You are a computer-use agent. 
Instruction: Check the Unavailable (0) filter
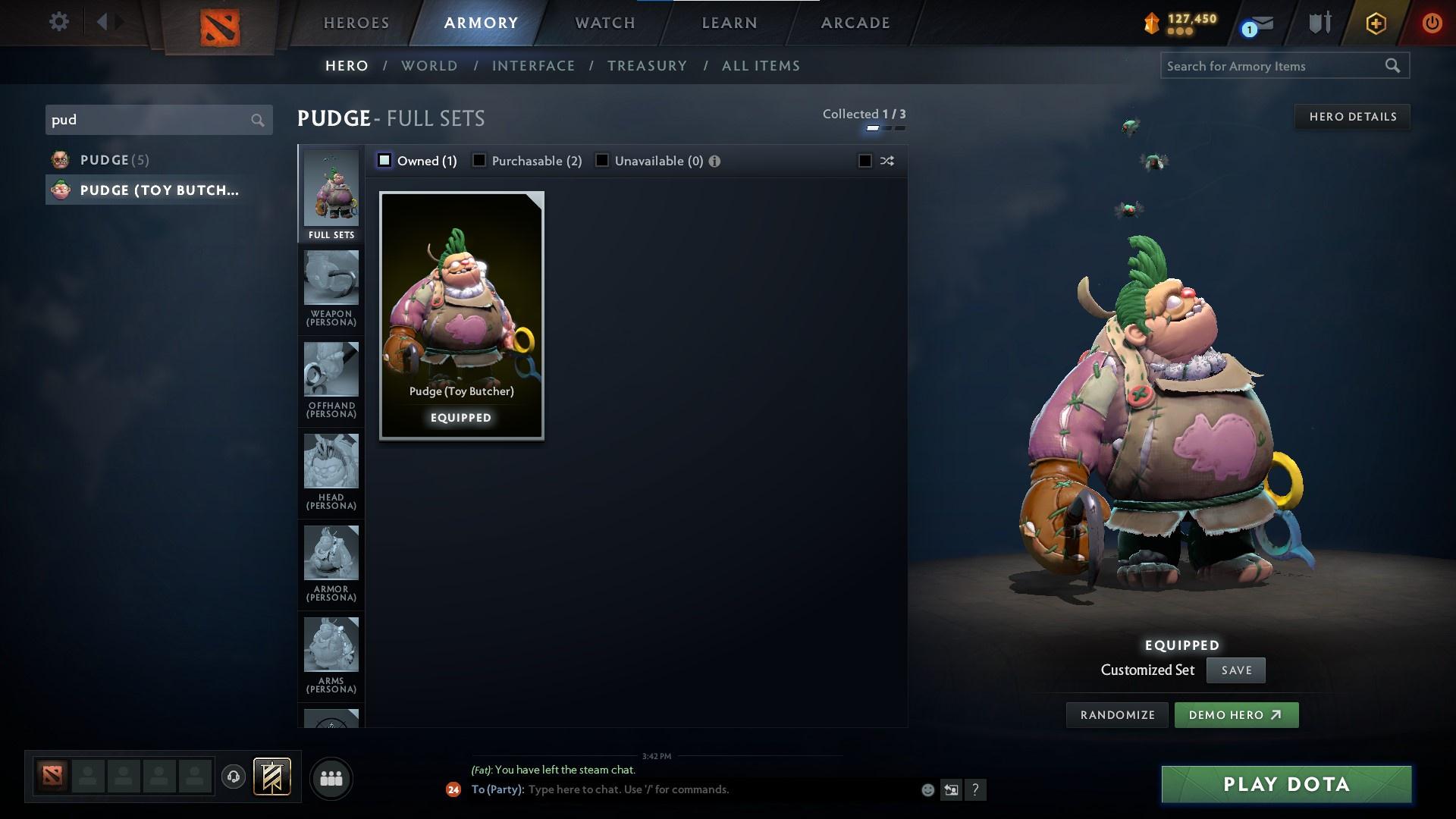601,160
